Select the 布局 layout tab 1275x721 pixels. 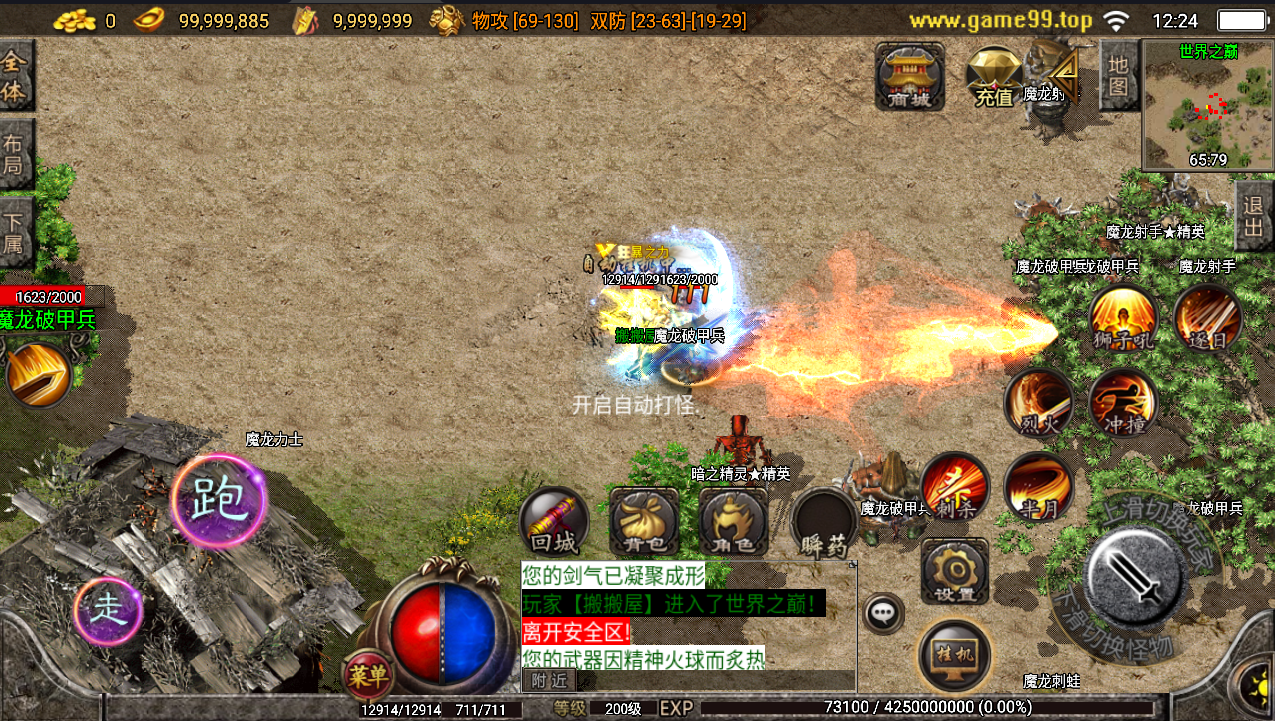pyautogui.click(x=15, y=153)
